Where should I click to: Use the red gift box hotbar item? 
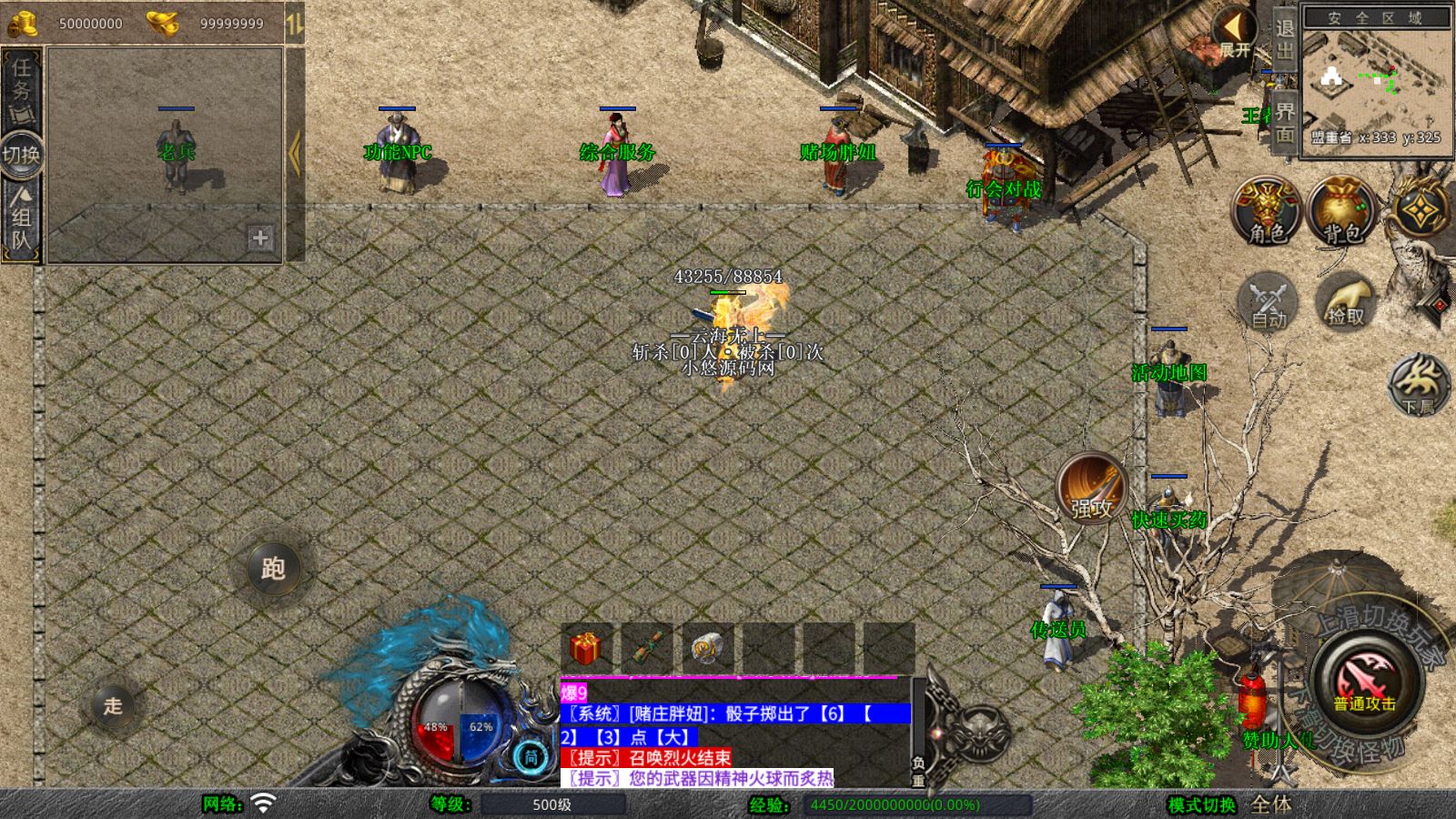(x=585, y=649)
